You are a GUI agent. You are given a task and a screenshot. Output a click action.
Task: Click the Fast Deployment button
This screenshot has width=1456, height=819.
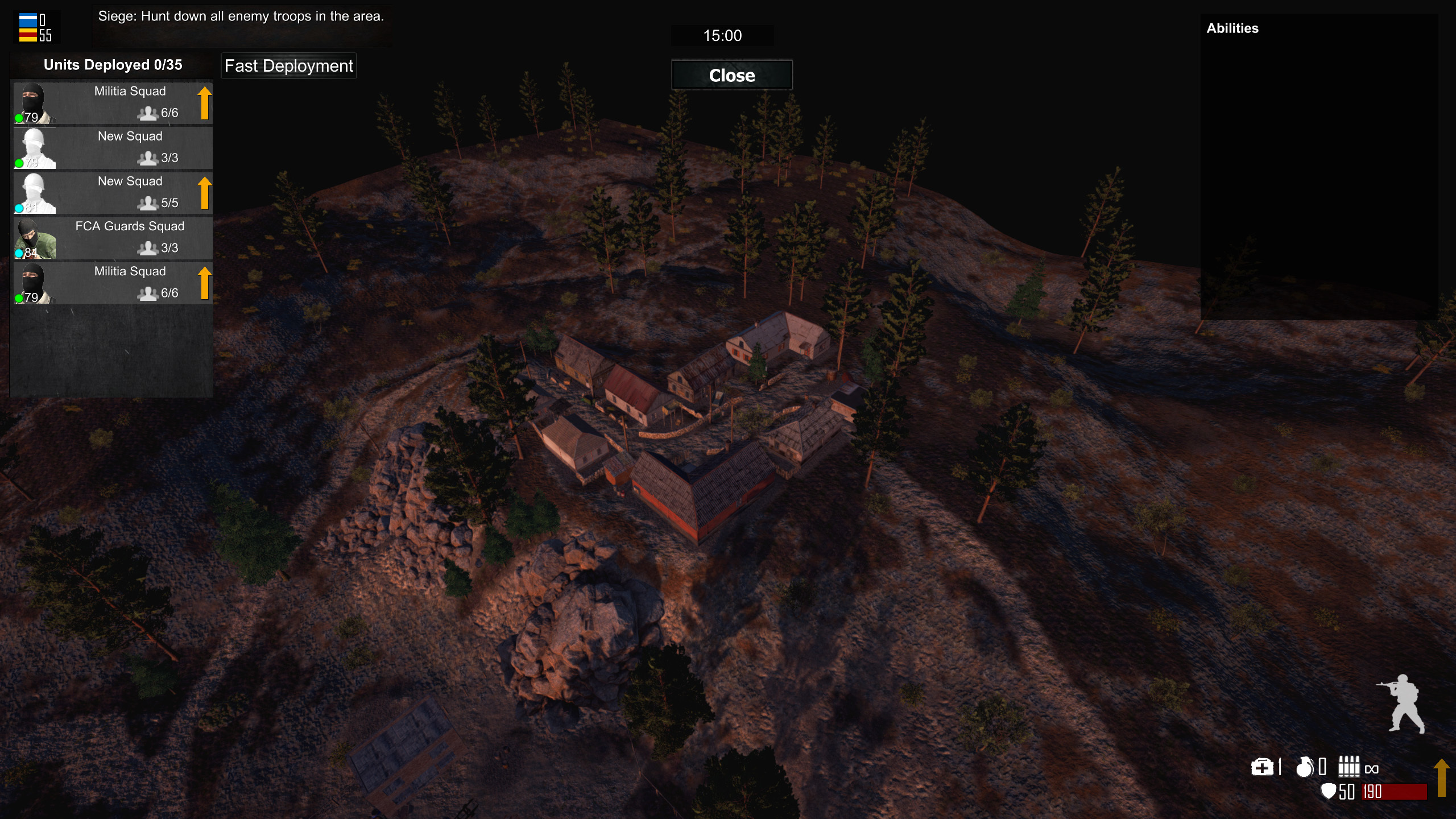click(288, 66)
